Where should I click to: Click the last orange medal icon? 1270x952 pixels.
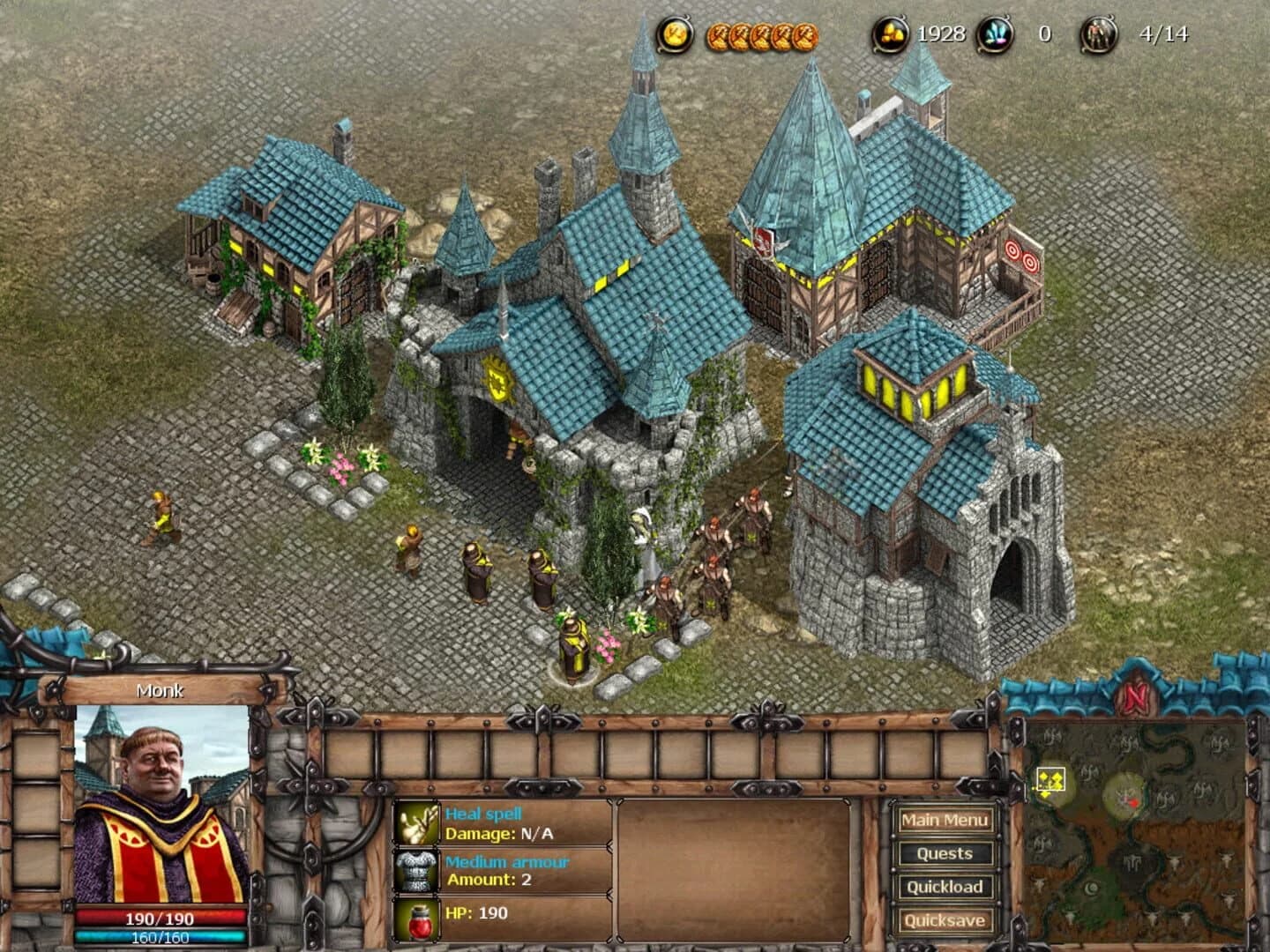pyautogui.click(x=803, y=34)
